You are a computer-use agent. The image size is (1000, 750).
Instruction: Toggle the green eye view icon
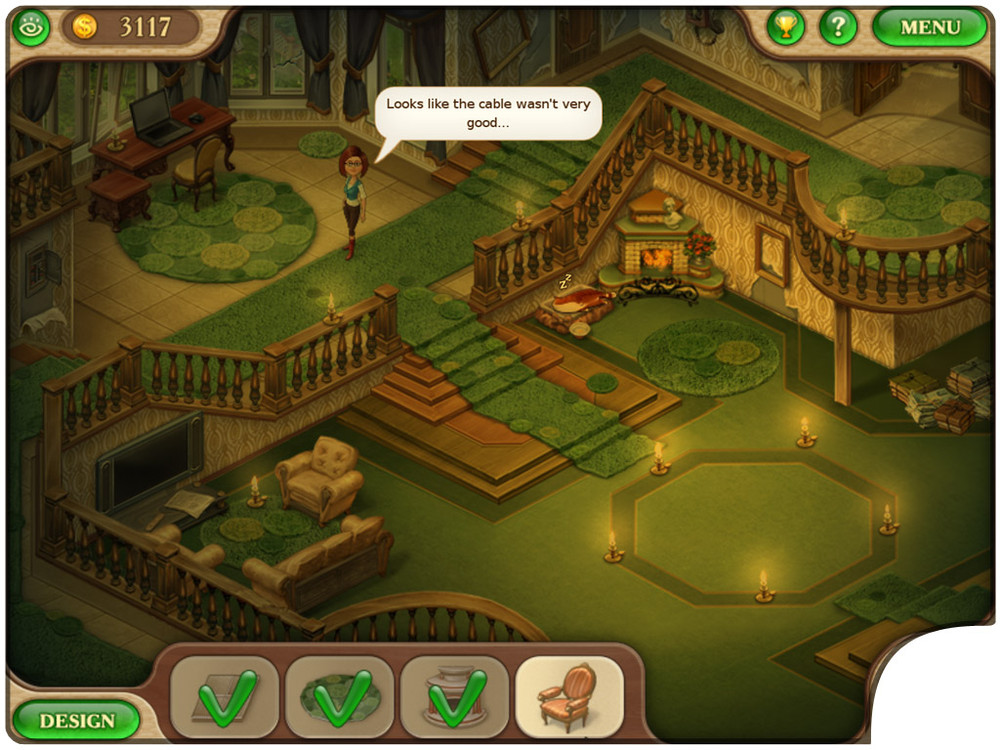tap(30, 28)
